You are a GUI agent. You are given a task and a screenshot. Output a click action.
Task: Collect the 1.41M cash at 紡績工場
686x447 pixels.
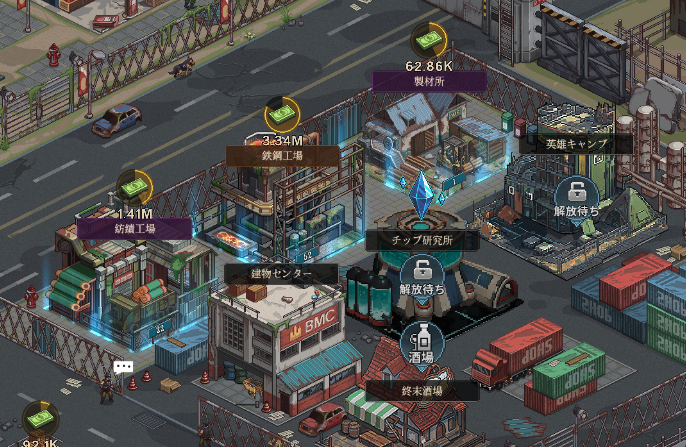click(134, 188)
